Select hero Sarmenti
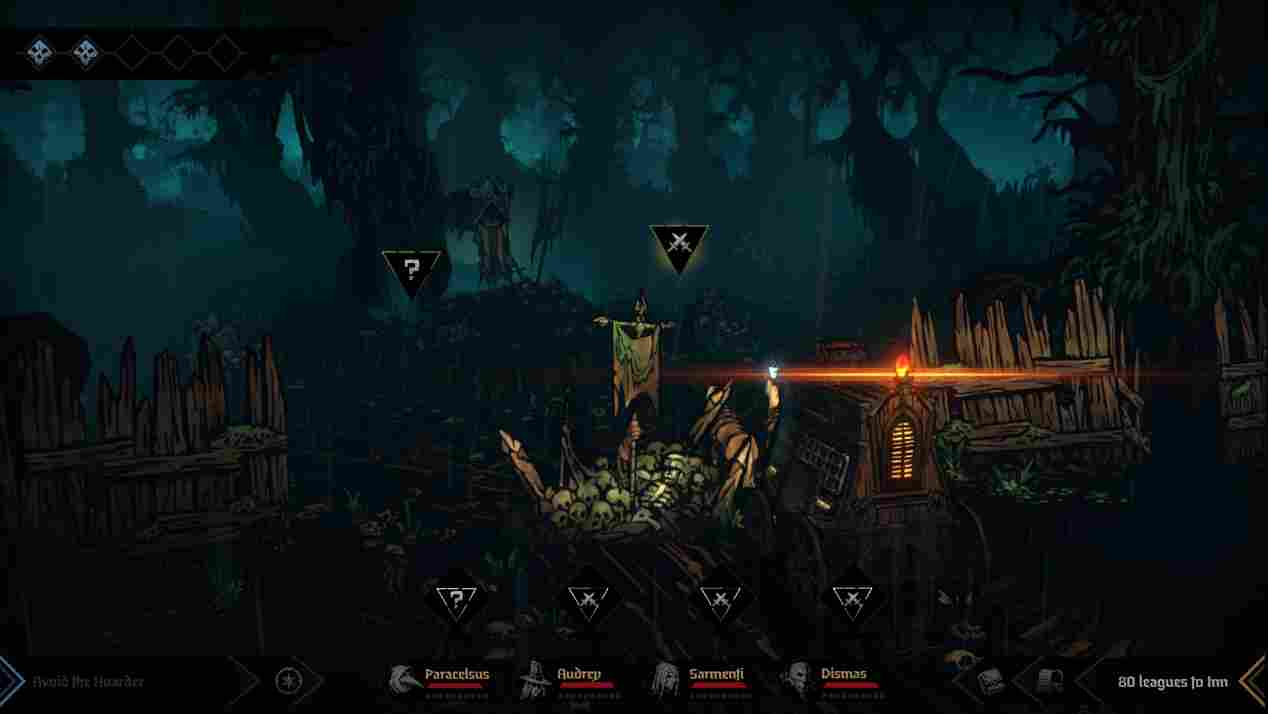Image resolution: width=1268 pixels, height=714 pixels. pyautogui.click(x=699, y=680)
